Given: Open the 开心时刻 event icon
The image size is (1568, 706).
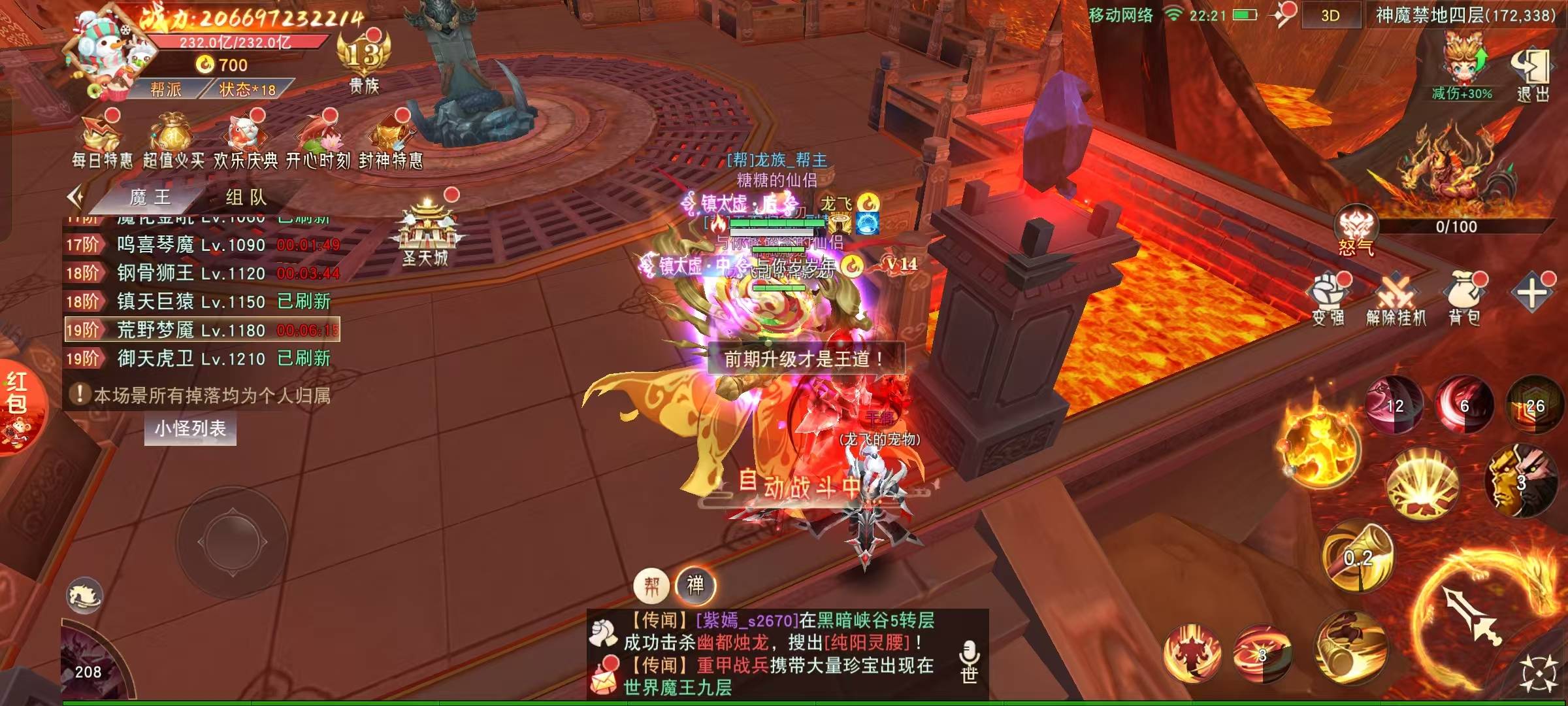Looking at the screenshot, I should [x=318, y=141].
